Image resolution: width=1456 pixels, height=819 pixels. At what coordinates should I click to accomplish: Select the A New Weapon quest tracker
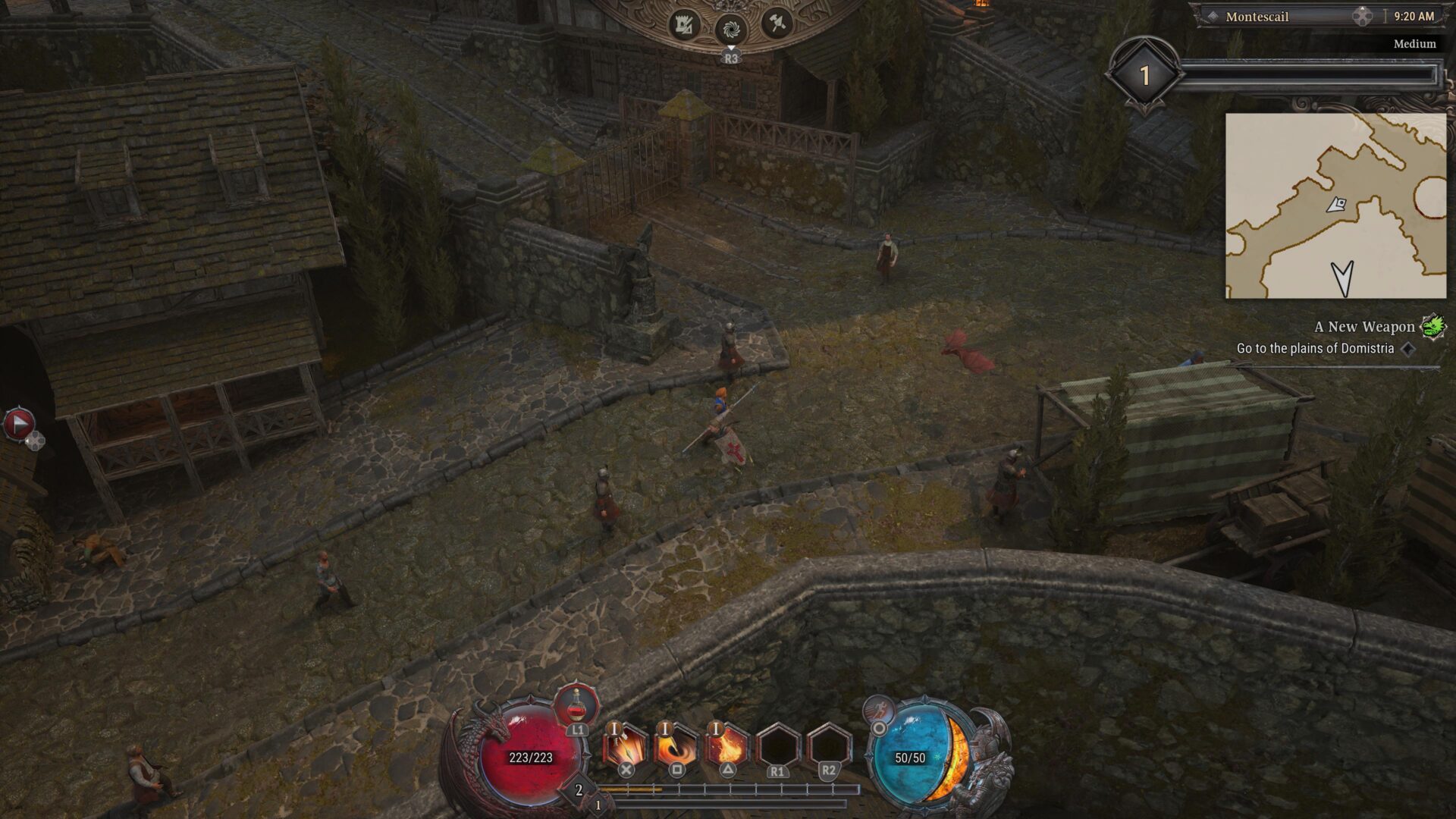1363,327
